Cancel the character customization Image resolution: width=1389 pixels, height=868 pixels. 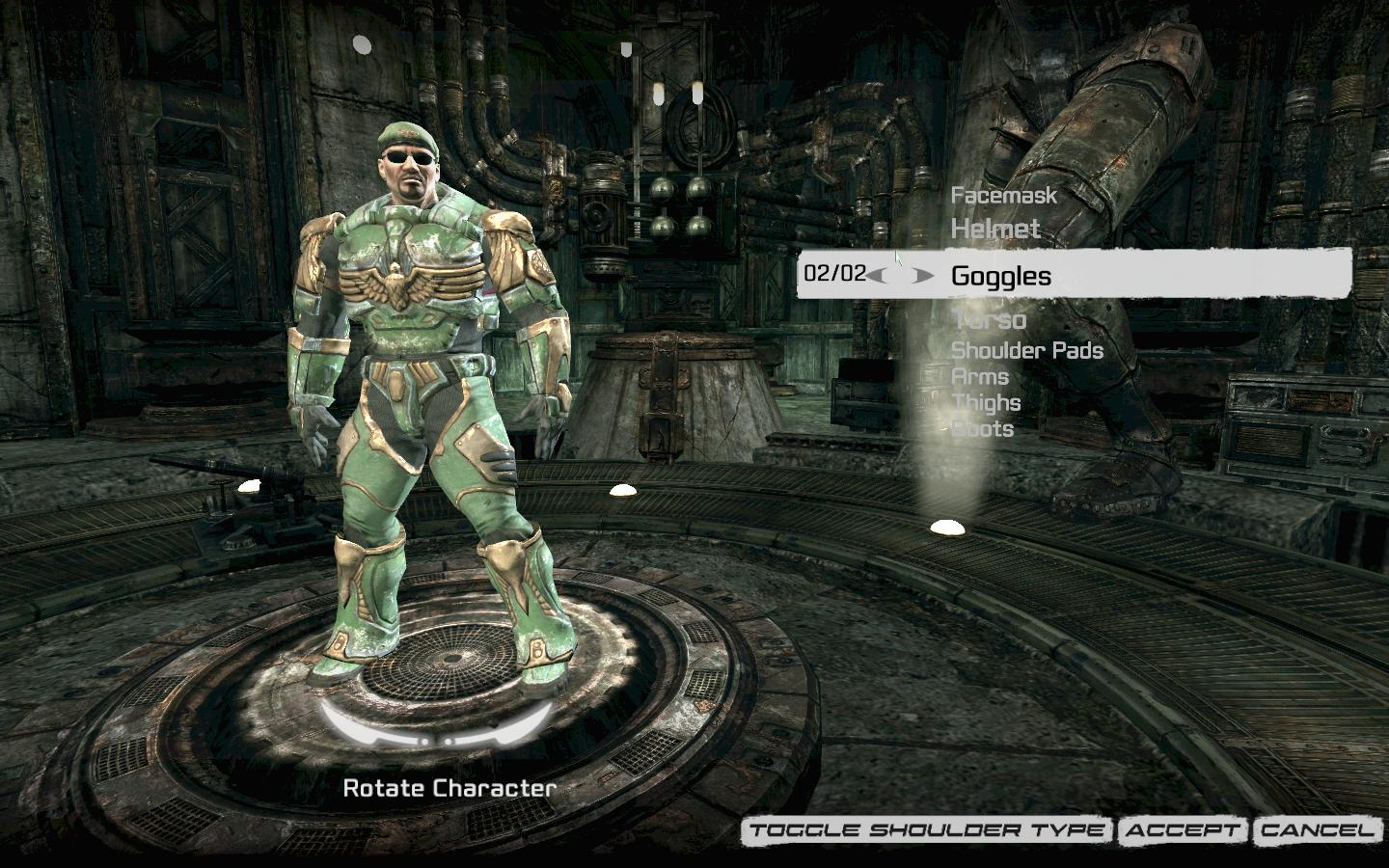click(x=1316, y=830)
